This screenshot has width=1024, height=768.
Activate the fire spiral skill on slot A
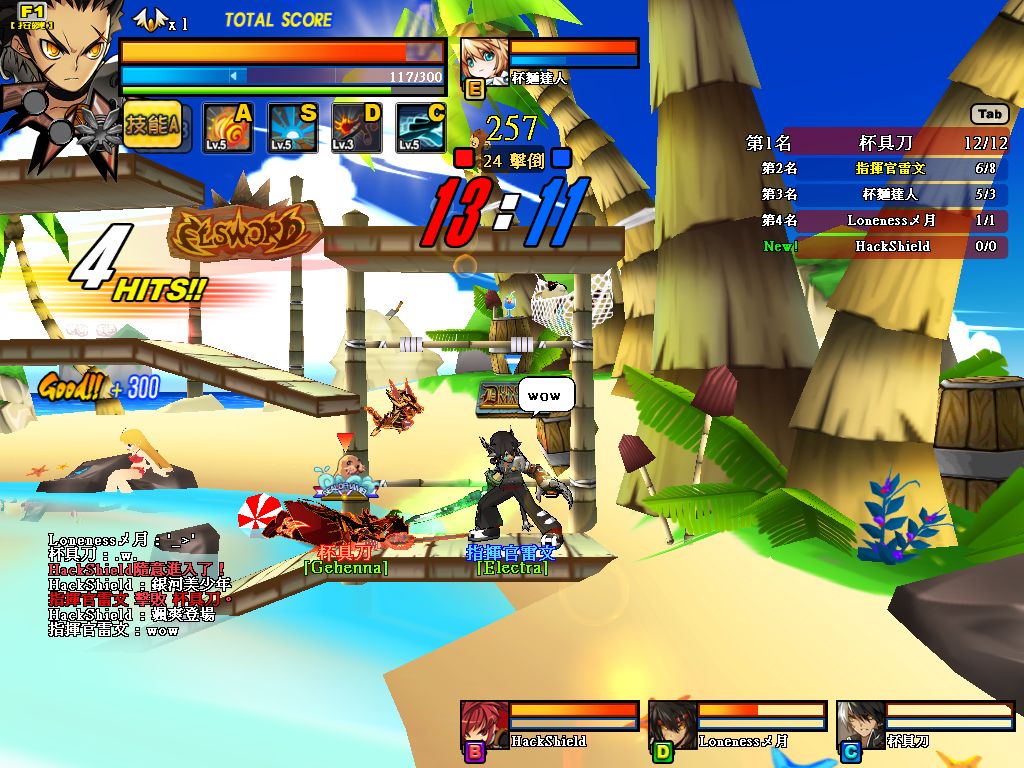click(x=229, y=128)
